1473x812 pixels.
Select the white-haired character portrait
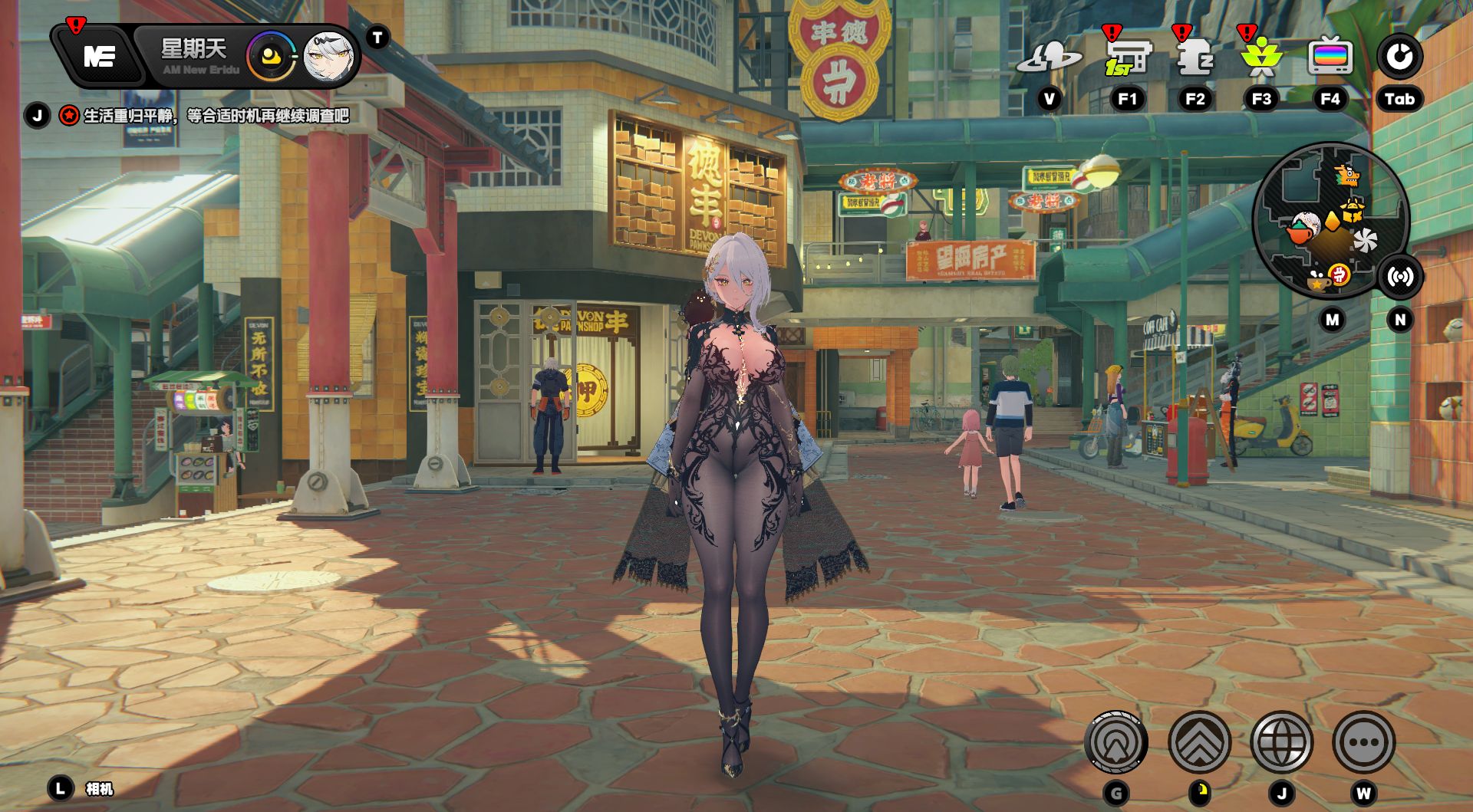coord(329,57)
